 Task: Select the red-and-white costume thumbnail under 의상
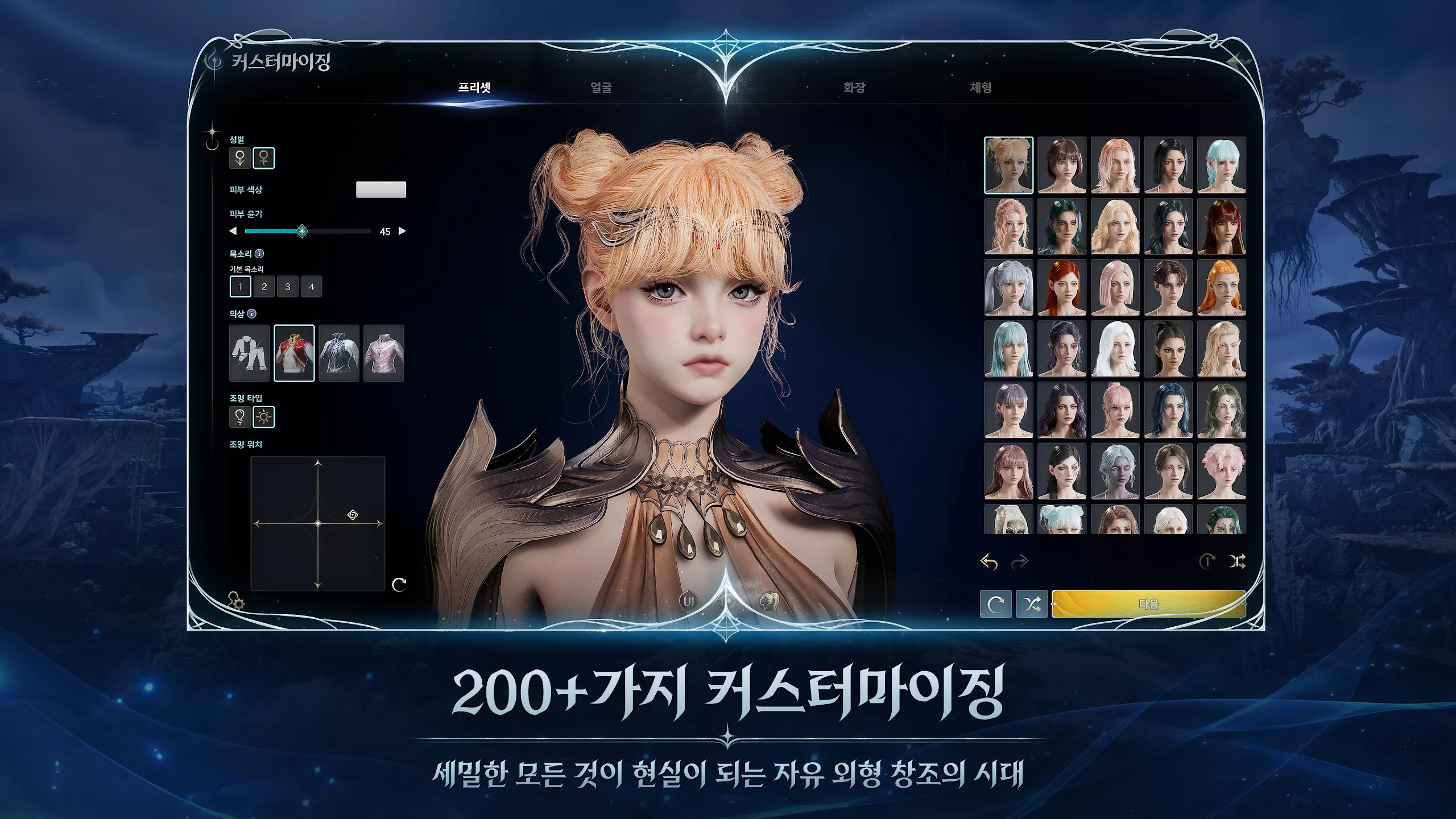pos(295,353)
